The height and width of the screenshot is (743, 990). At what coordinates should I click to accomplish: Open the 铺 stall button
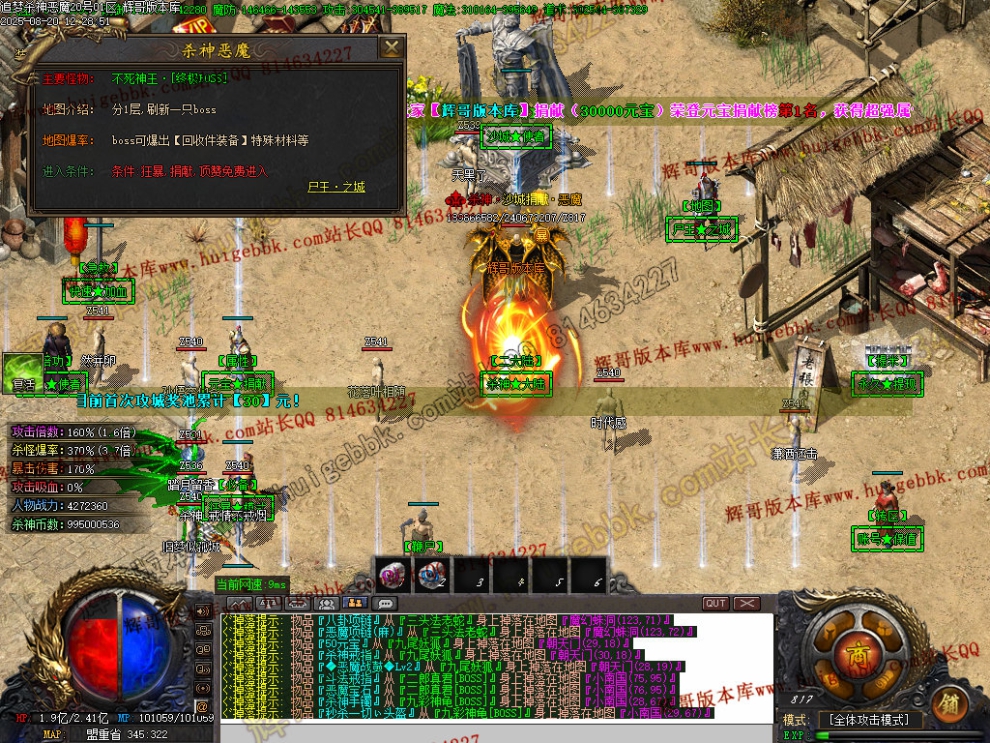coord(949,704)
